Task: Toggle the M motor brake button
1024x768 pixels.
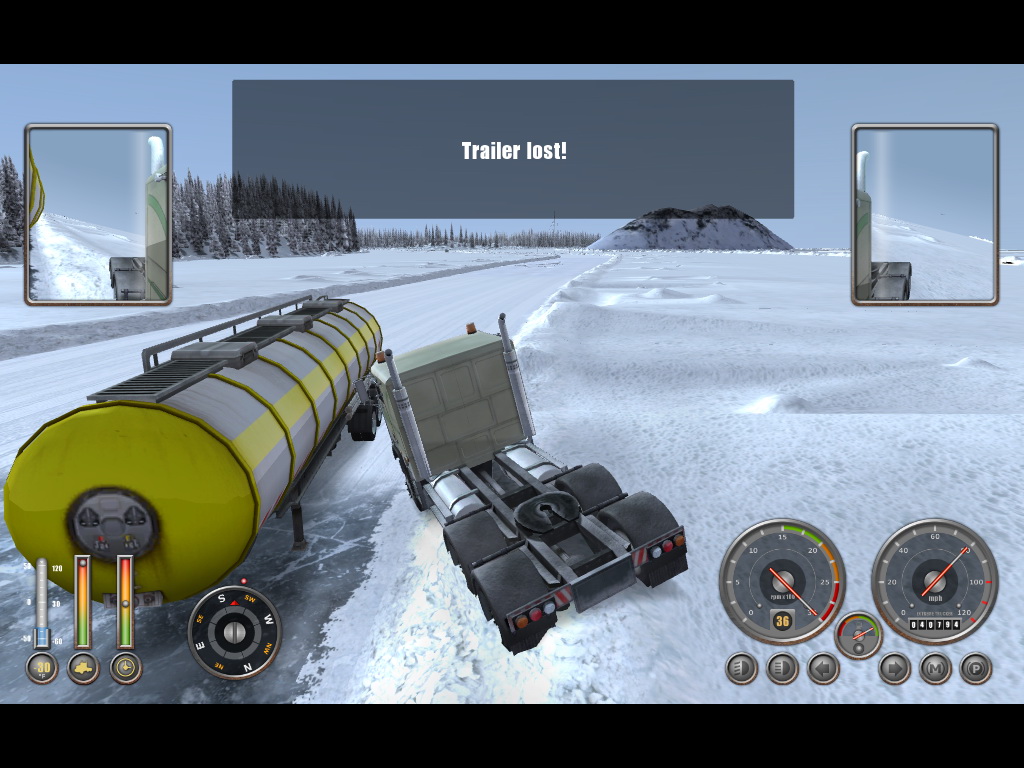Action: pos(935,668)
